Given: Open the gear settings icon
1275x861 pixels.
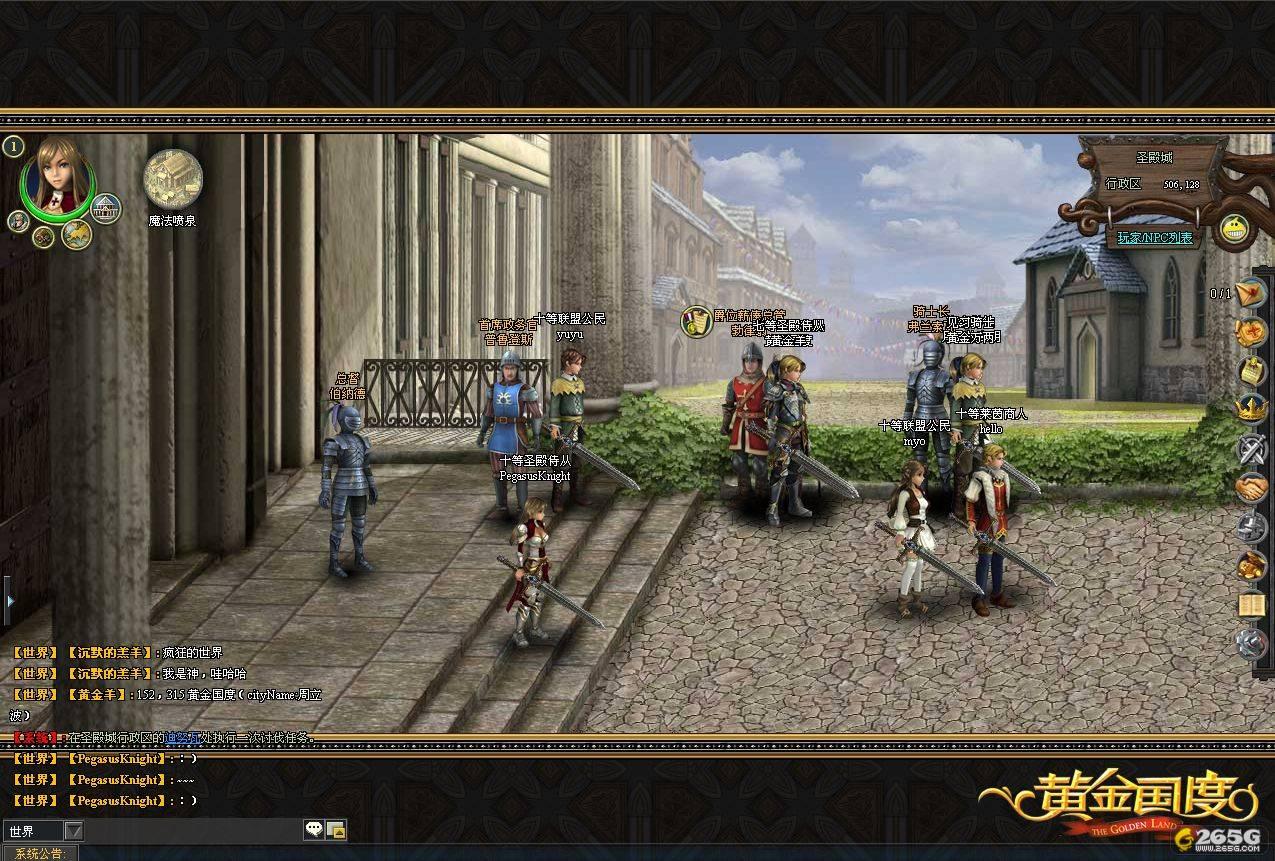Looking at the screenshot, I should [1251, 643].
